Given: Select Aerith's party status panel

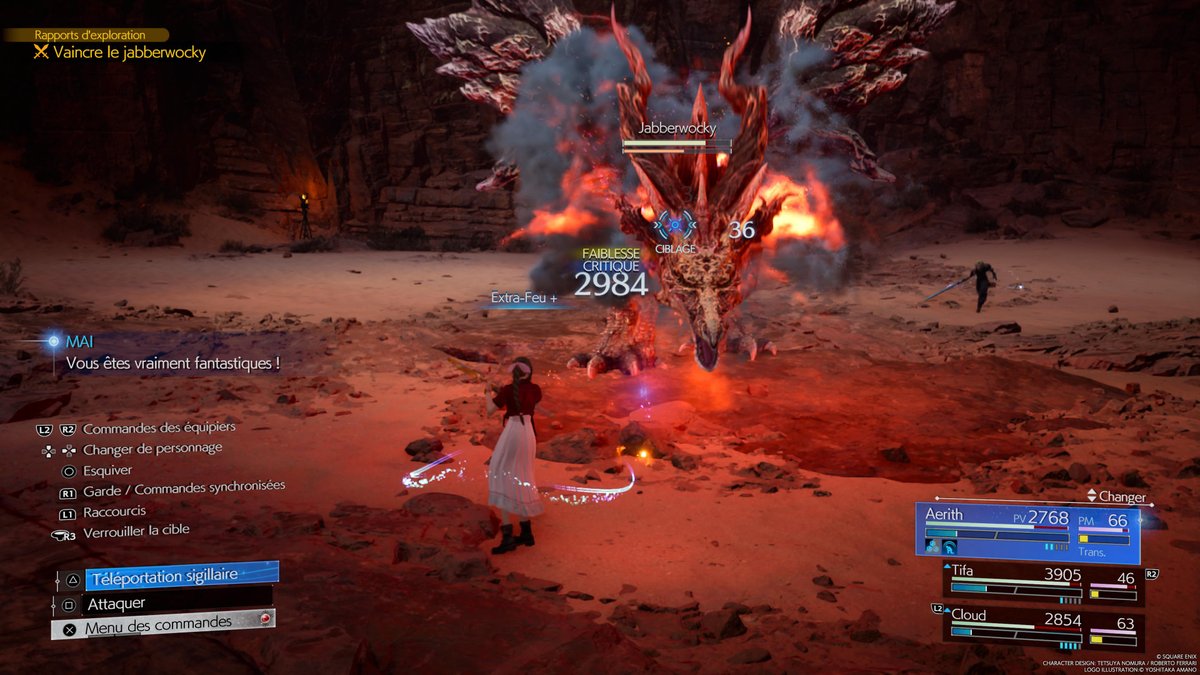Looking at the screenshot, I should pos(1027,530).
